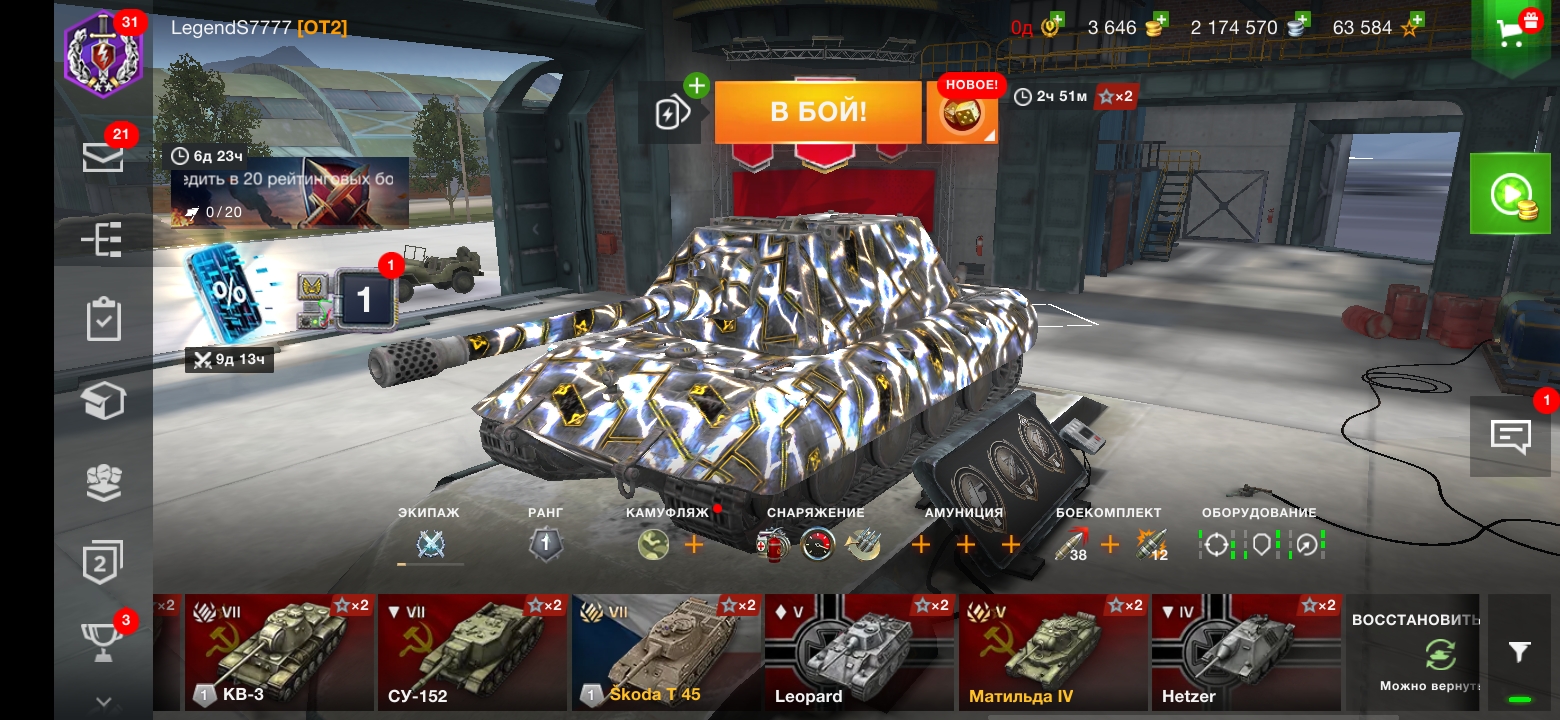Open the ОБОРУДОВАНИЕ equipment slots
The image size is (1560, 720).
pos(1260,543)
